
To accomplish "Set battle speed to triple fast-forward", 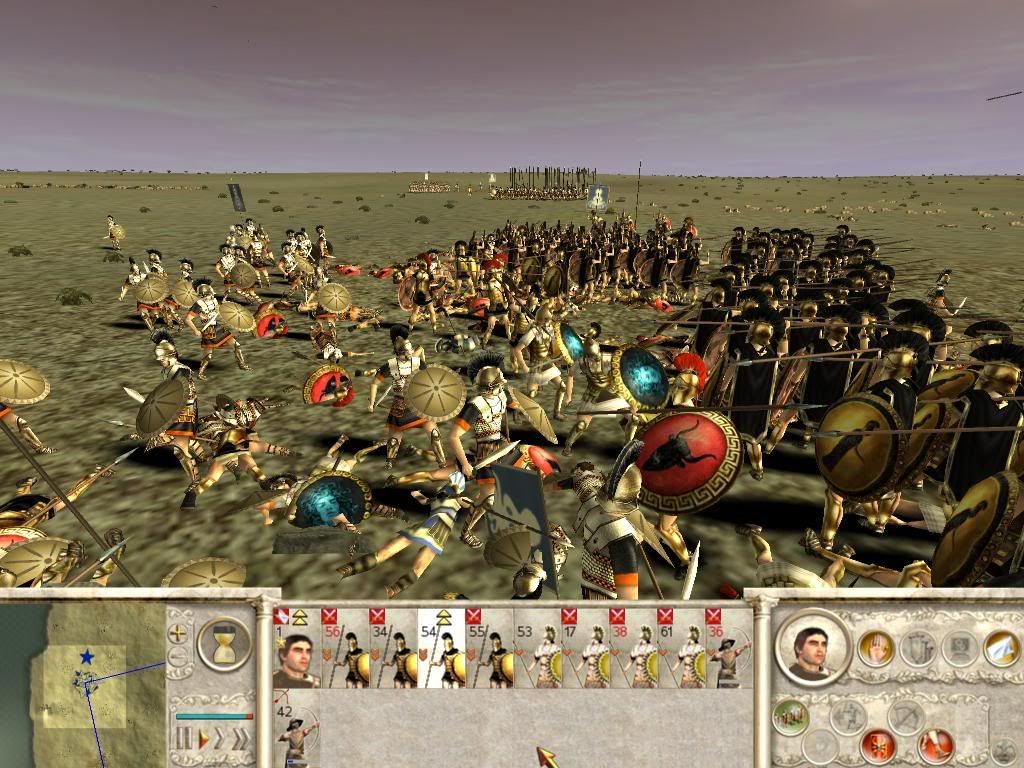I will [x=241, y=739].
